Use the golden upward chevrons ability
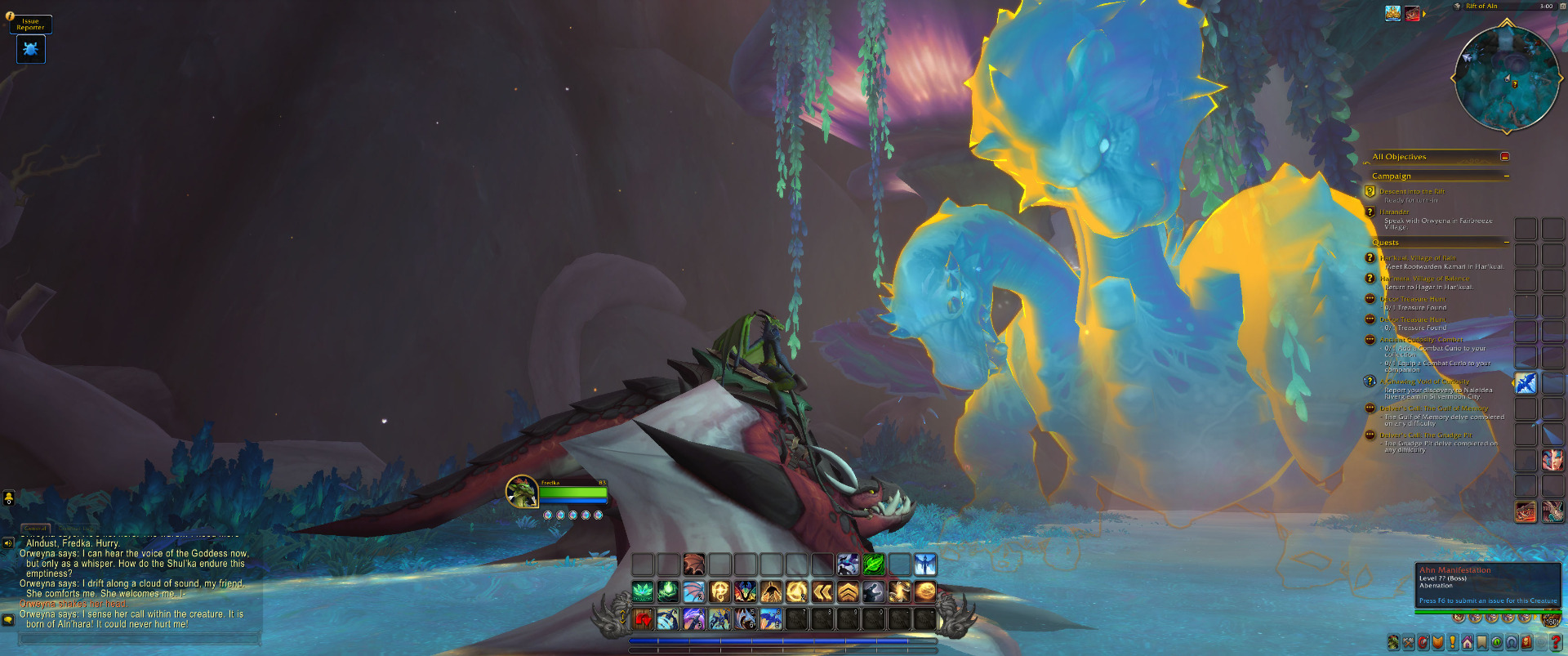1568x656 pixels. pyautogui.click(x=848, y=591)
